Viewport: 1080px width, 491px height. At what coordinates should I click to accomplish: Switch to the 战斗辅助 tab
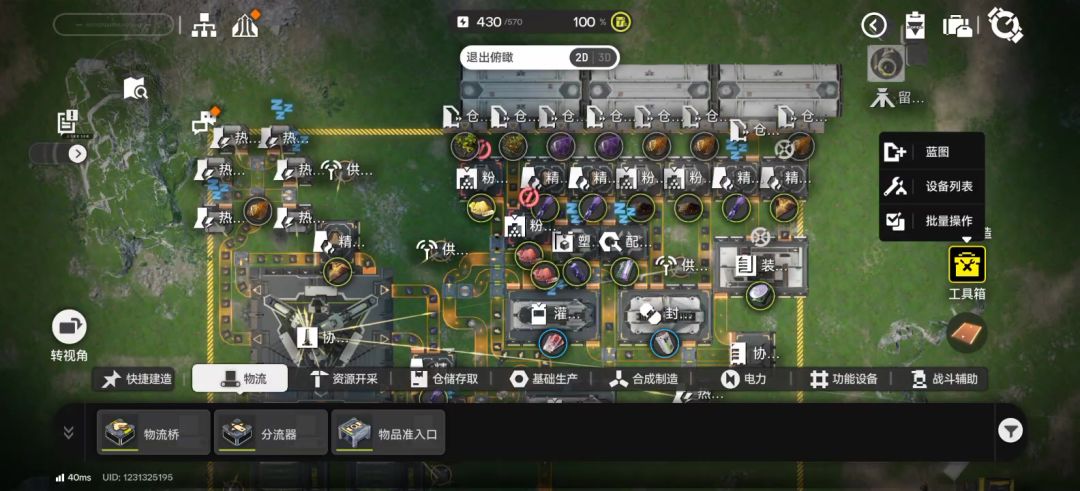[x=945, y=379]
